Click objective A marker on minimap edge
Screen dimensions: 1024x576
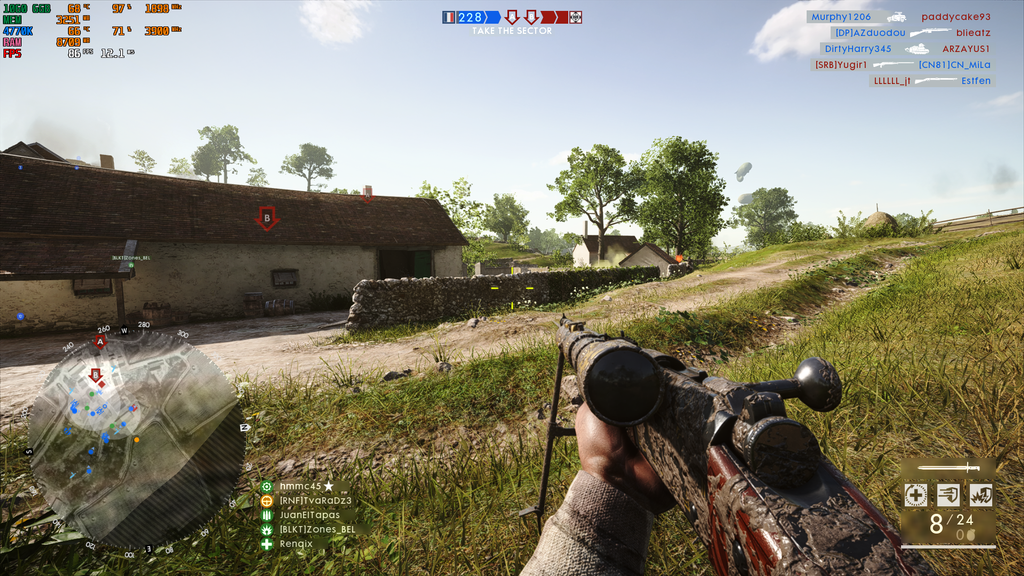coord(99,342)
